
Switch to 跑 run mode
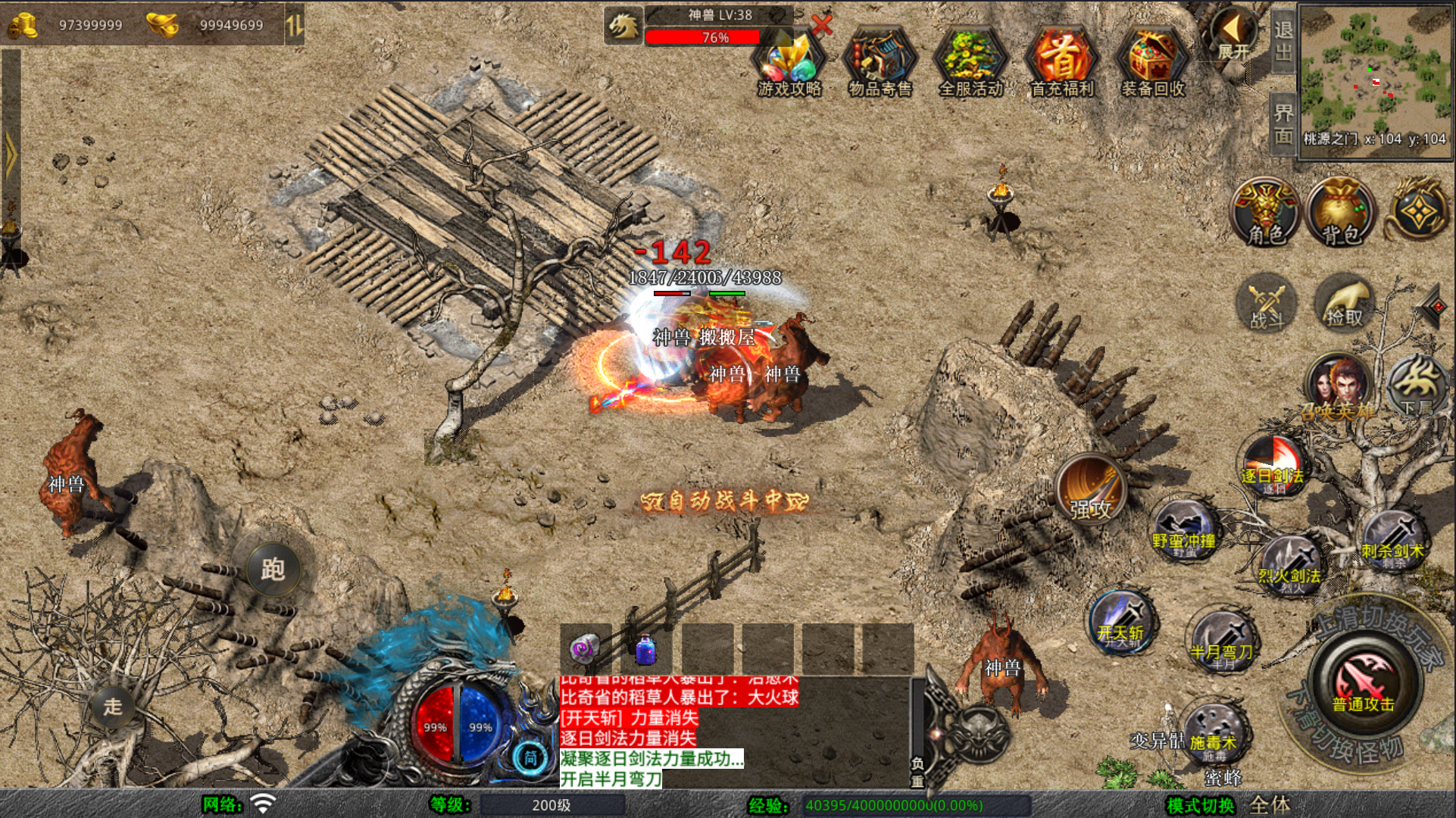pyautogui.click(x=273, y=568)
